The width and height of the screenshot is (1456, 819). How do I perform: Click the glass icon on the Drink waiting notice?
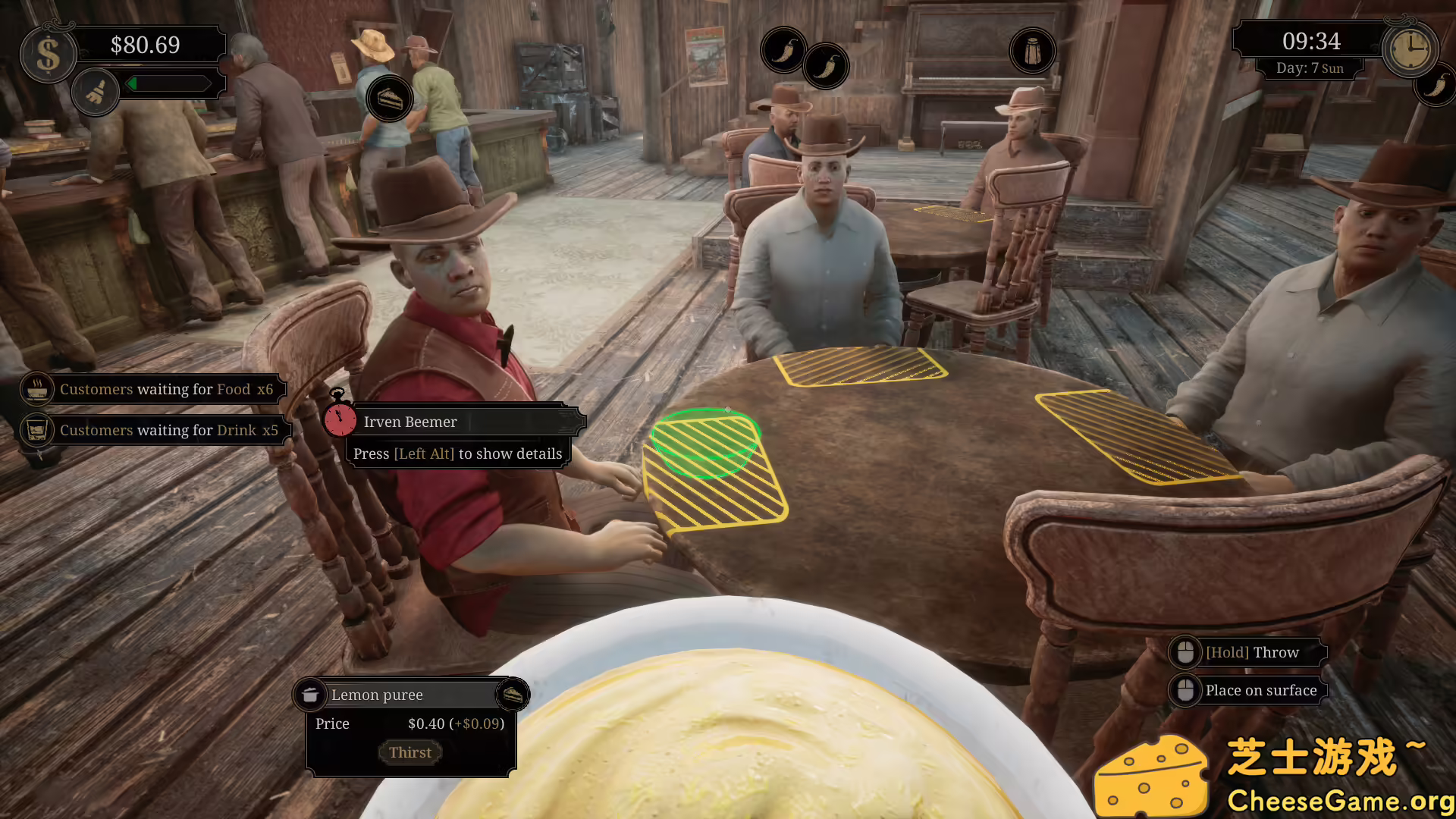[36, 428]
